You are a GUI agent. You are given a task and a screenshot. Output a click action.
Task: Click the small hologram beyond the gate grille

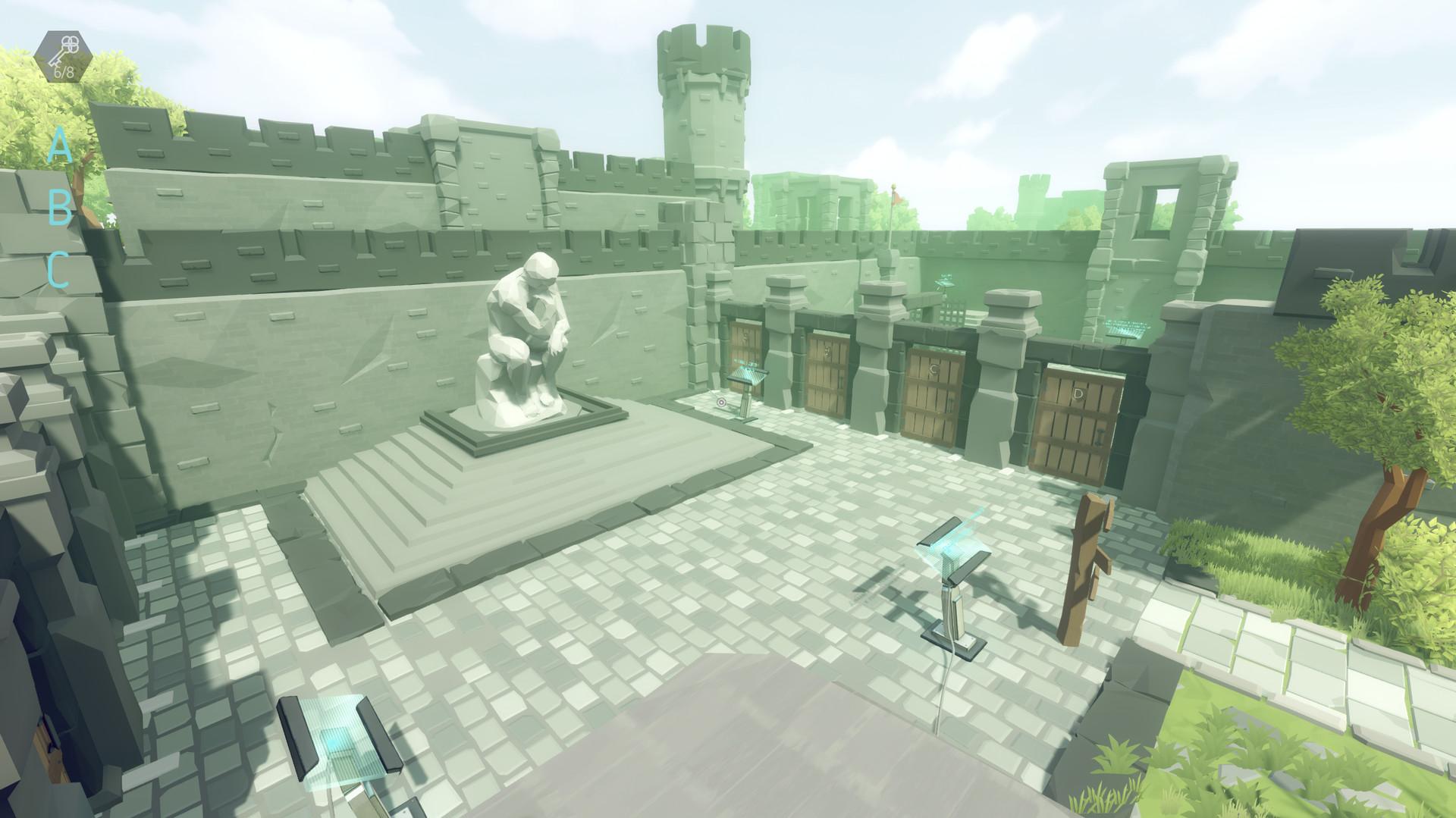click(x=945, y=283)
